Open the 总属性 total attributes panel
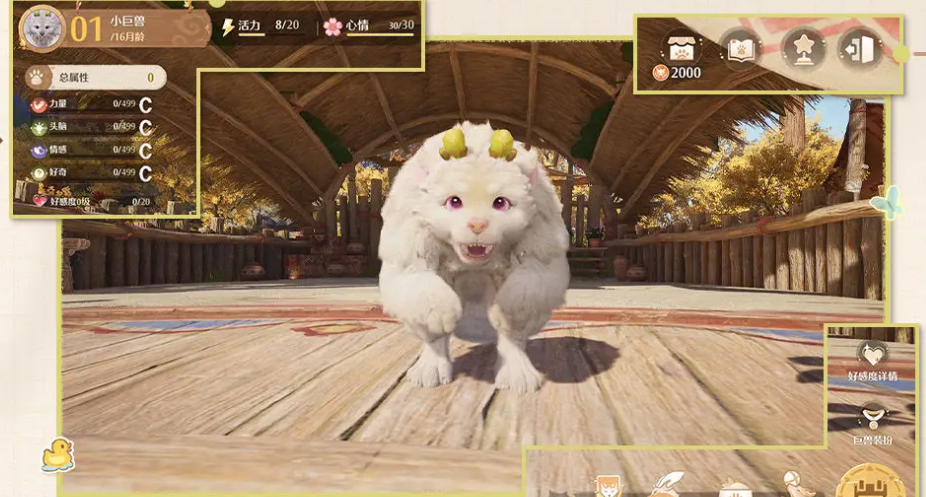 pyautogui.click(x=90, y=76)
